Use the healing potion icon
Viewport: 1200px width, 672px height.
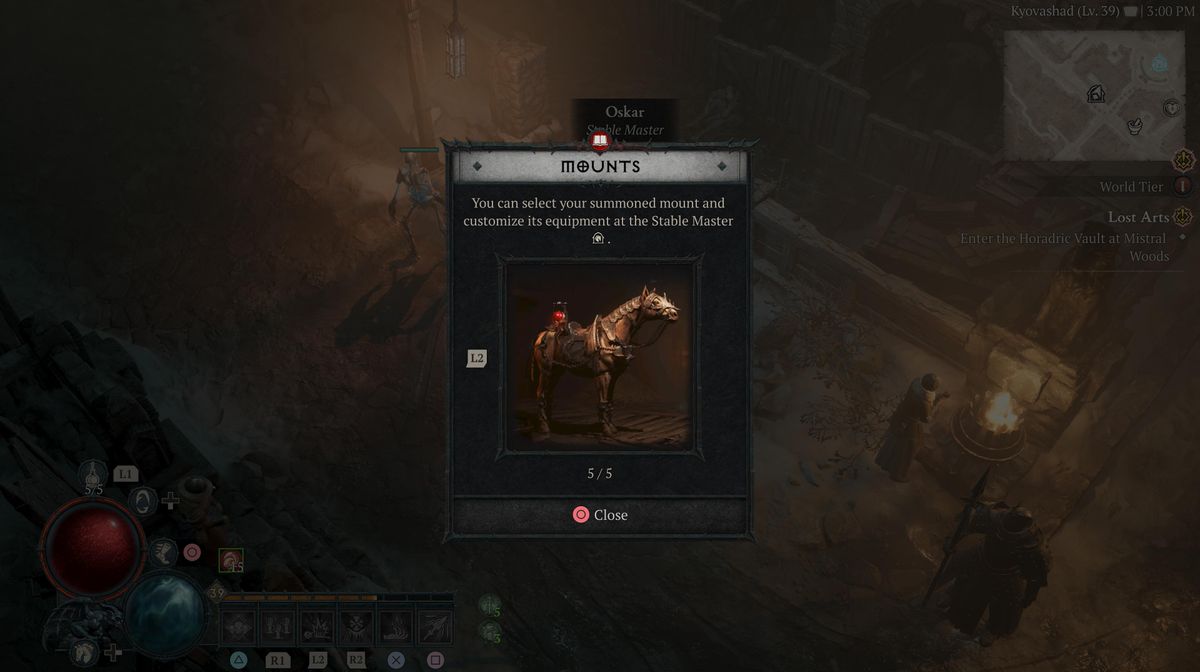pyautogui.click(x=94, y=475)
